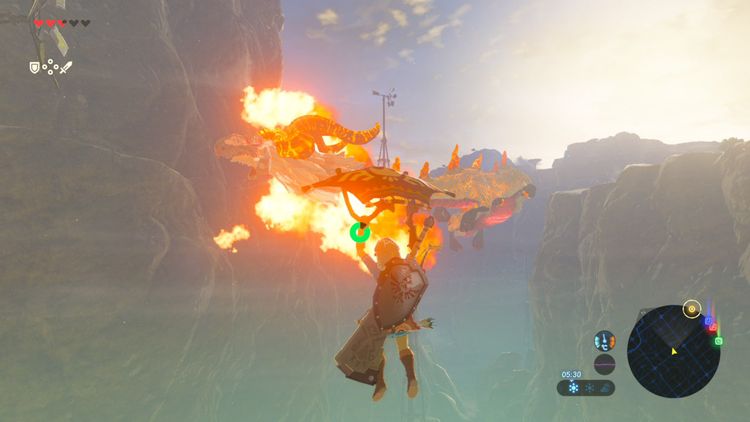Screen dimensions: 750x422
Task: Click the shield equipment icon
Action: [34, 68]
